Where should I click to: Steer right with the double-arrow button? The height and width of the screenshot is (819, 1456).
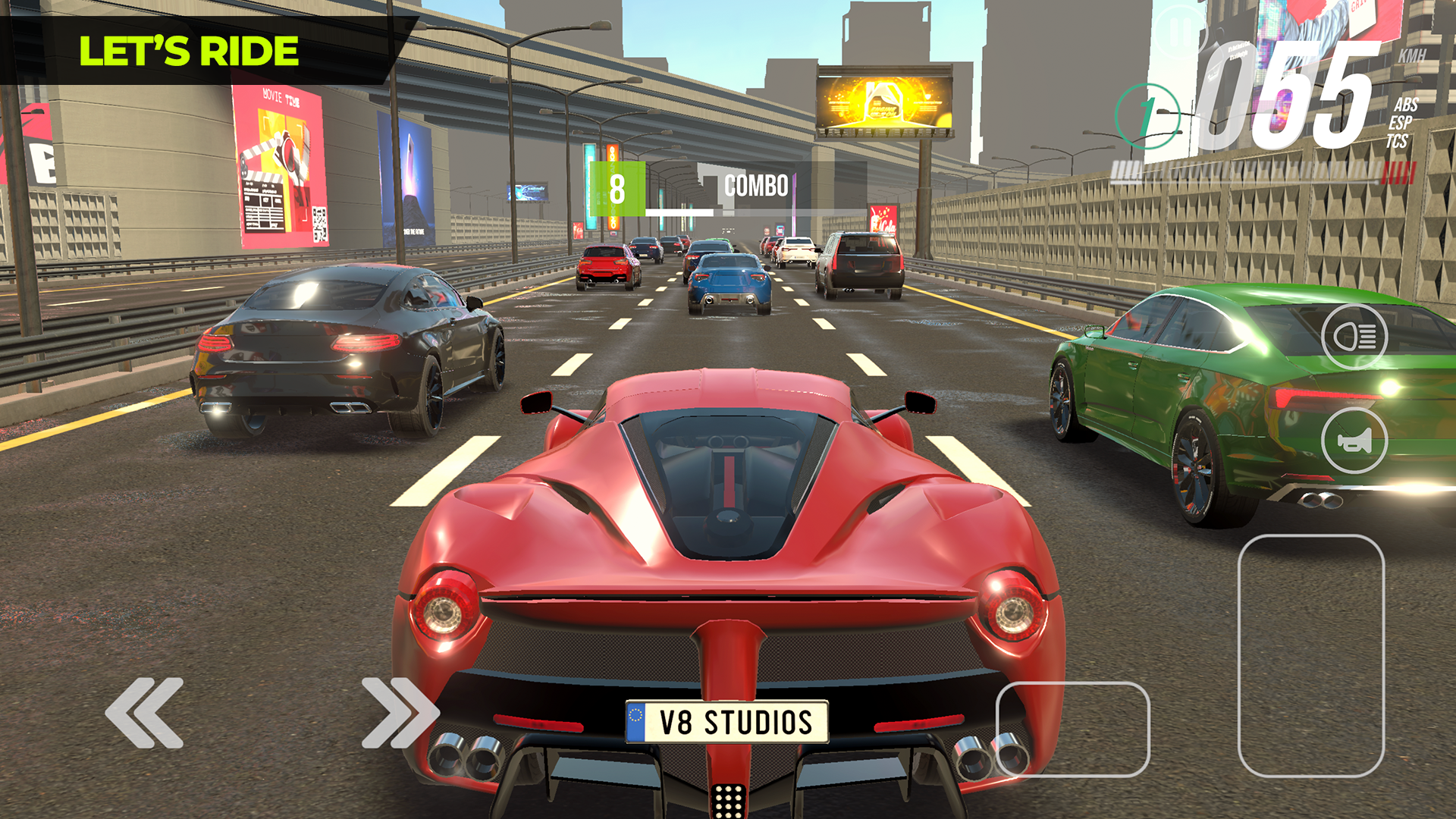click(x=400, y=713)
